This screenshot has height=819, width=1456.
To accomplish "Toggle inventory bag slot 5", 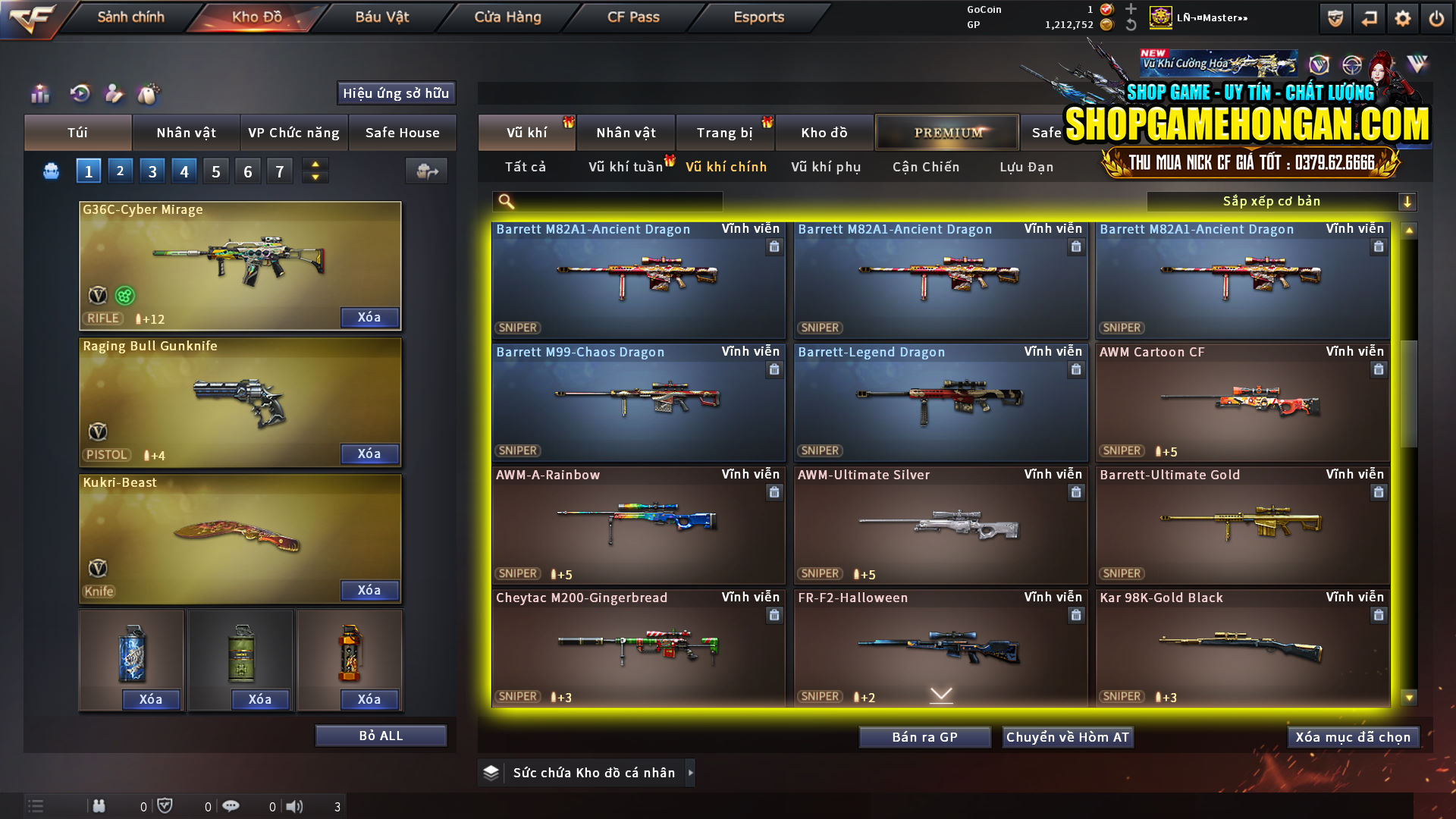I will coord(215,171).
